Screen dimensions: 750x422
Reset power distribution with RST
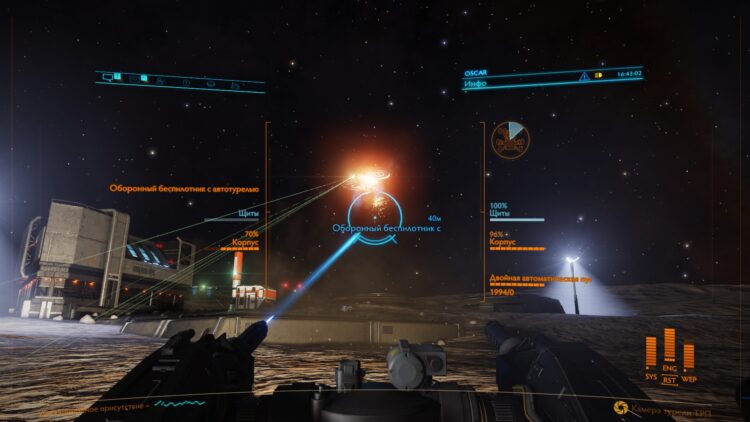669,379
